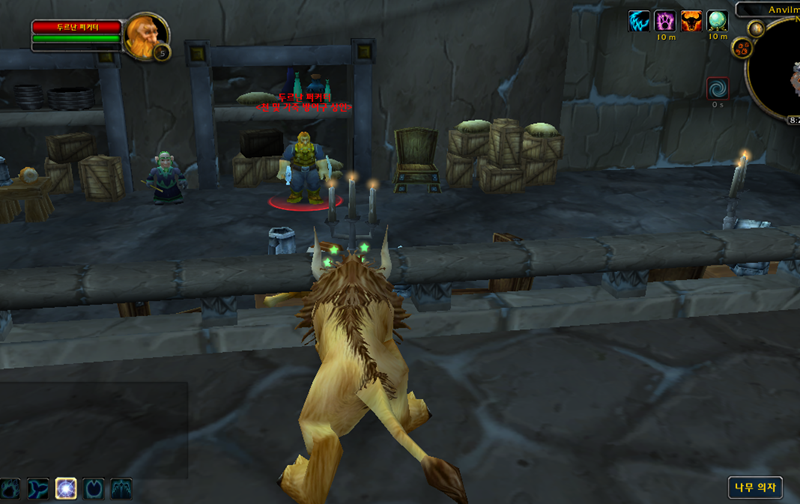This screenshot has height=504, width=800.
Task: Activate the winged figure shapeshift form
Action: (121, 489)
